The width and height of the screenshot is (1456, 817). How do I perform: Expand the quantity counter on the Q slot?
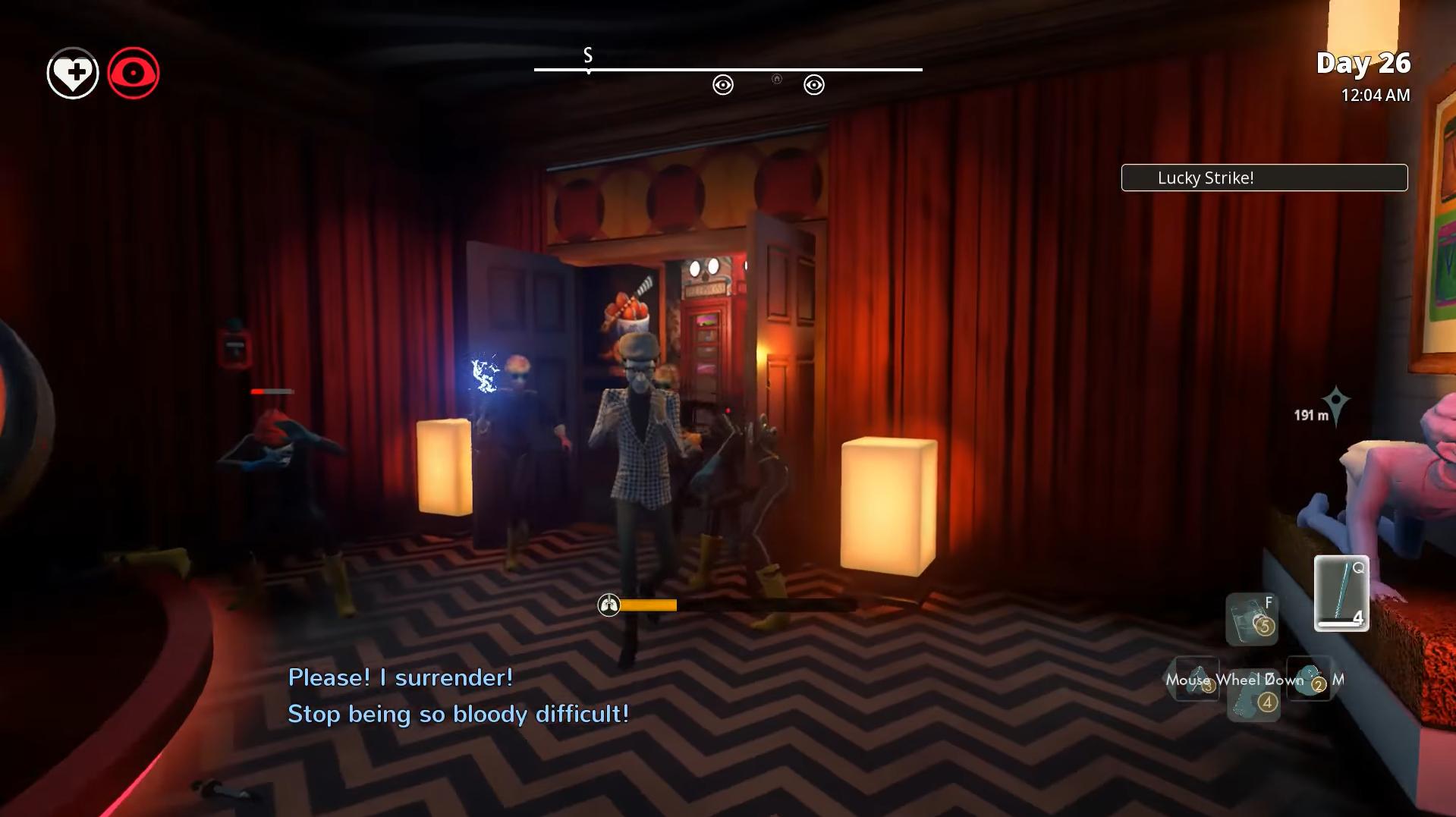(x=1358, y=618)
